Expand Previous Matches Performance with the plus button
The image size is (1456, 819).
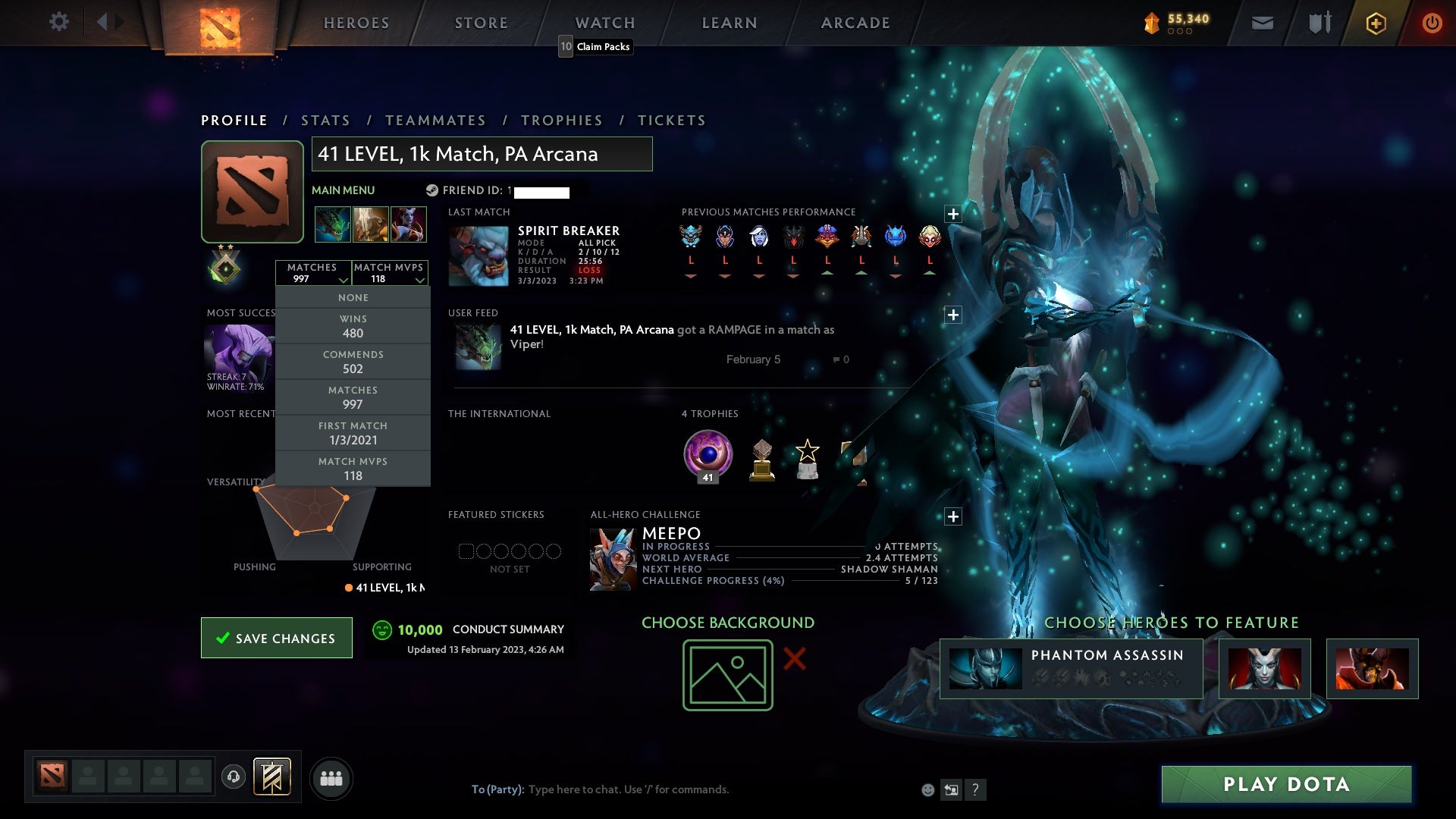point(953,215)
